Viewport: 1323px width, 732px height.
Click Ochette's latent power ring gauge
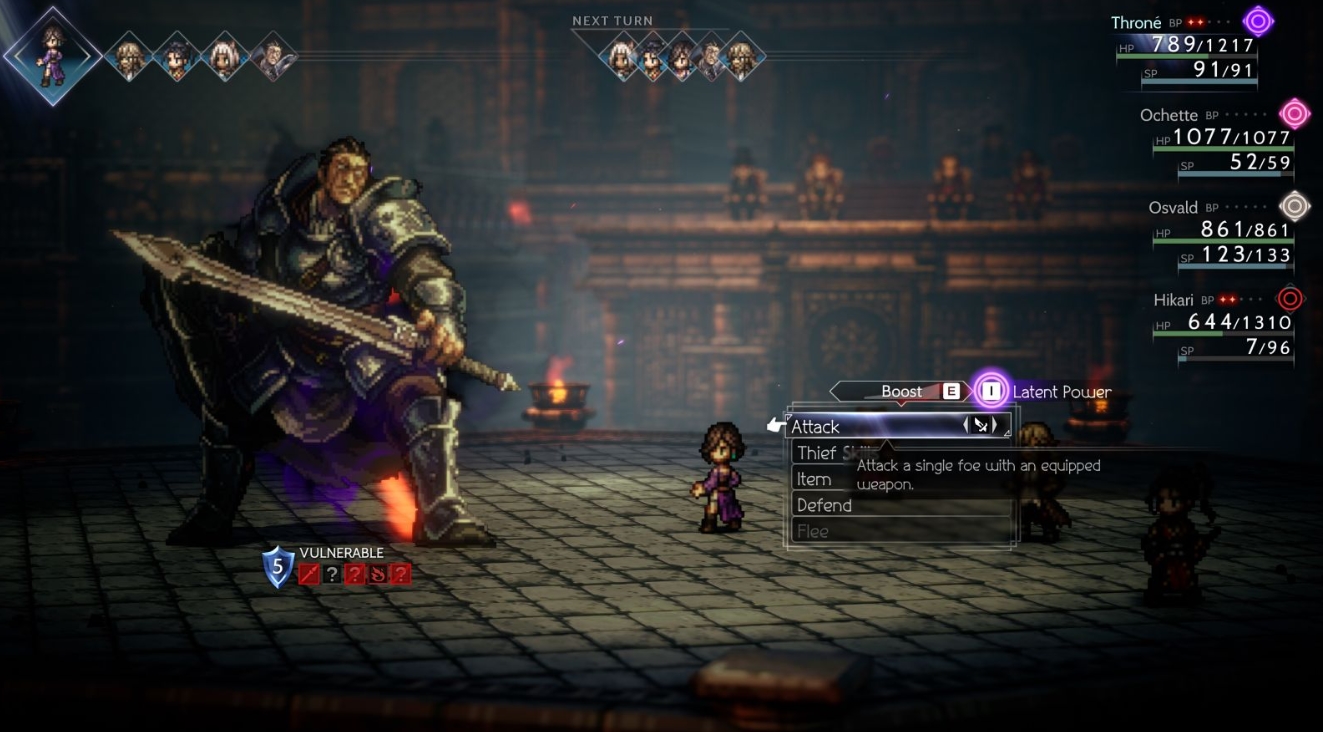tap(1295, 113)
